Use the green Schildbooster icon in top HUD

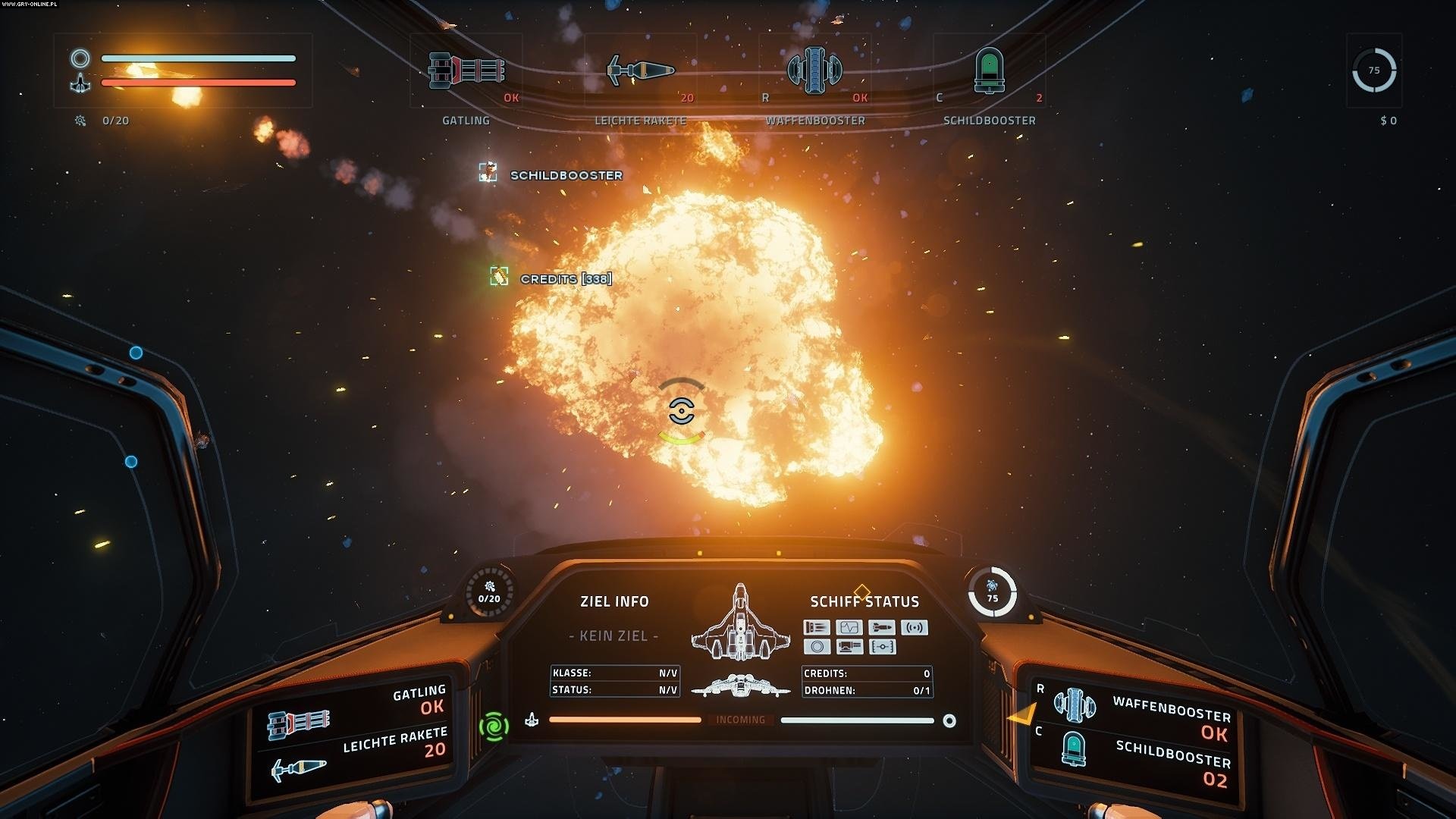[989, 71]
